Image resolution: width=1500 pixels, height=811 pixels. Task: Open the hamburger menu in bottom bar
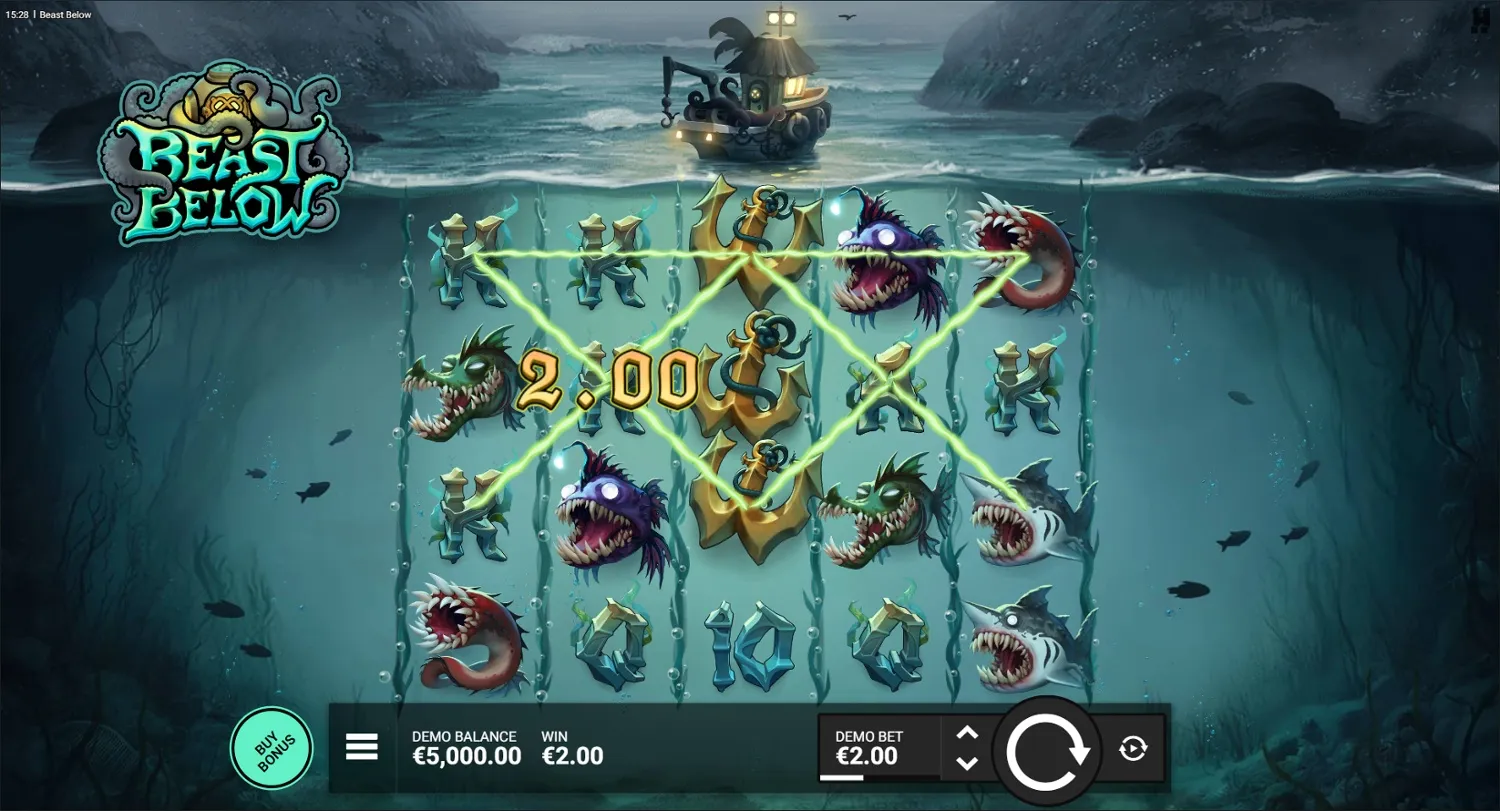point(362,747)
